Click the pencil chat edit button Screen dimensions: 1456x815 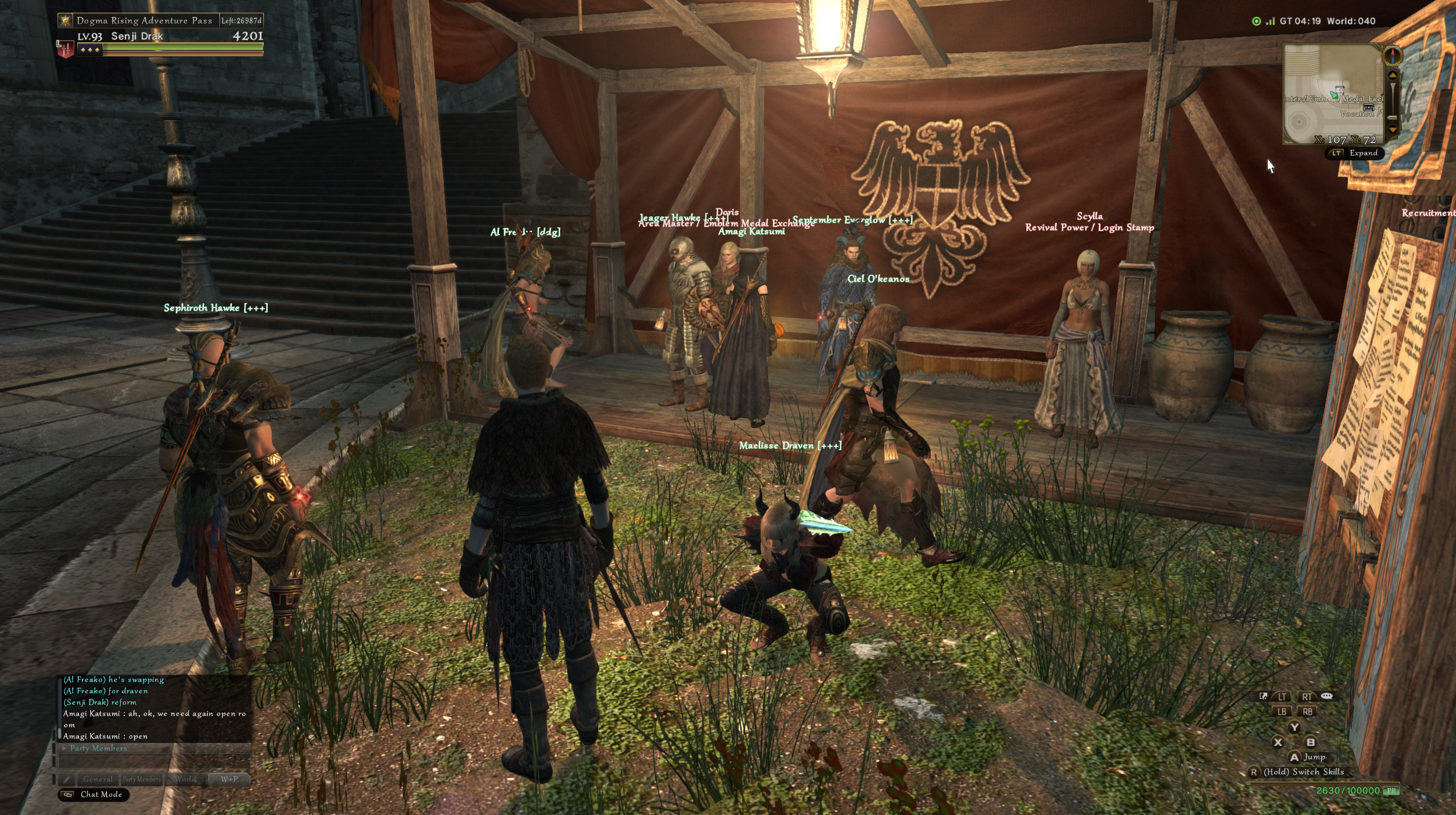pos(67,779)
